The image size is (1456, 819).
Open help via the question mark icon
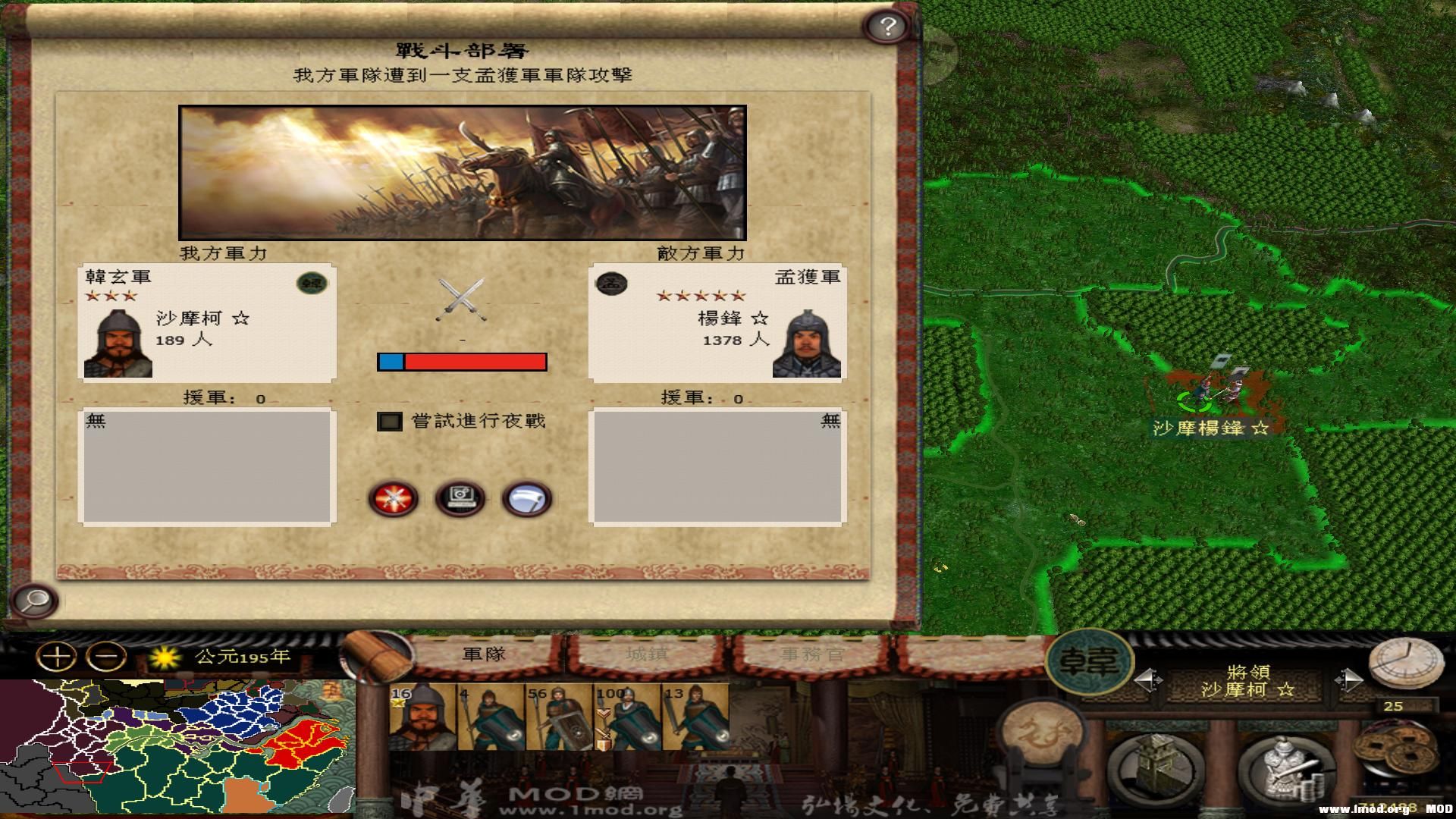click(x=886, y=25)
